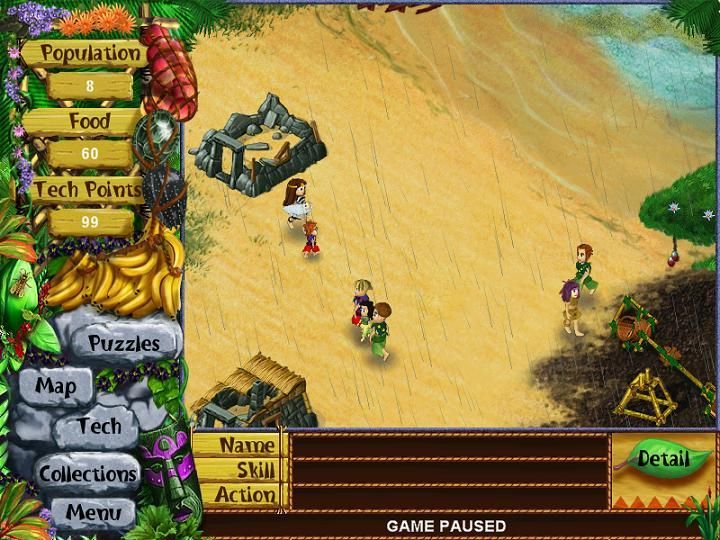
Task: Show the Tech upgrades screen
Action: [100, 427]
